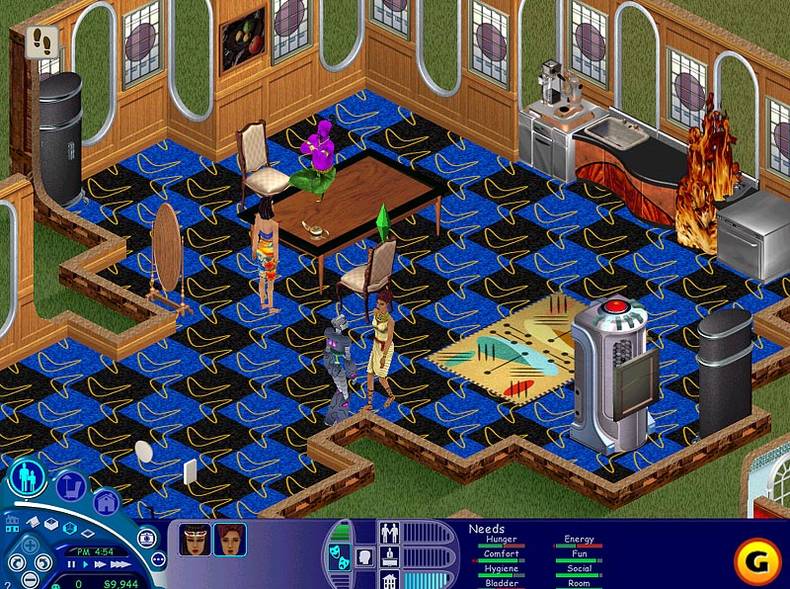Take a snapshot with the camera button
Screen dimensions: 790x589
[x=147, y=538]
